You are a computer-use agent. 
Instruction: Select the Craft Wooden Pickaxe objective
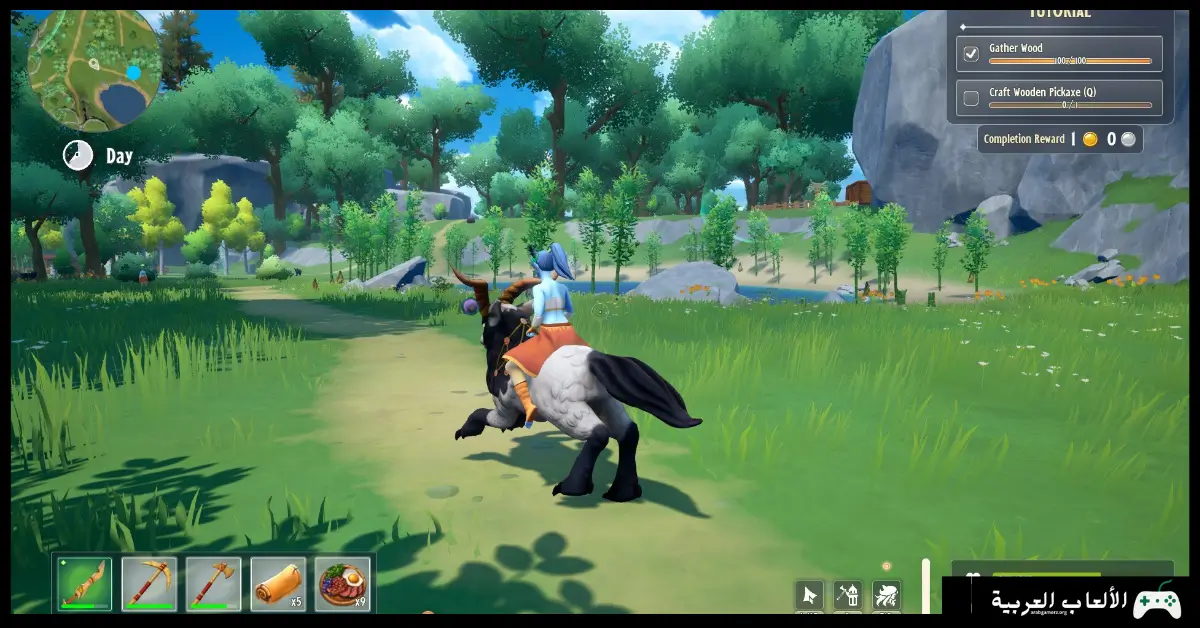point(1059,97)
